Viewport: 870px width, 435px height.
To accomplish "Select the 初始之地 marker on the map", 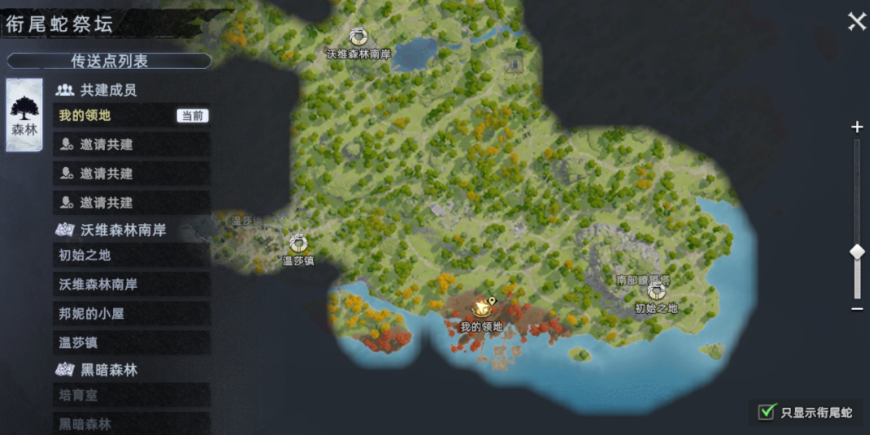I will (x=656, y=291).
